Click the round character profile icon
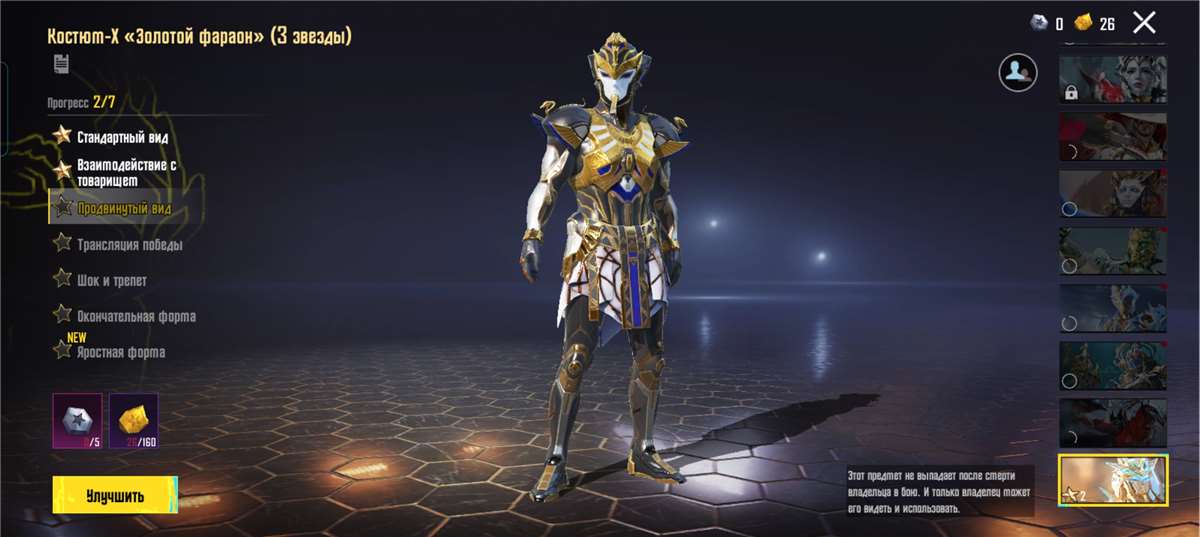Screen dimensions: 1200x537 coord(1016,72)
